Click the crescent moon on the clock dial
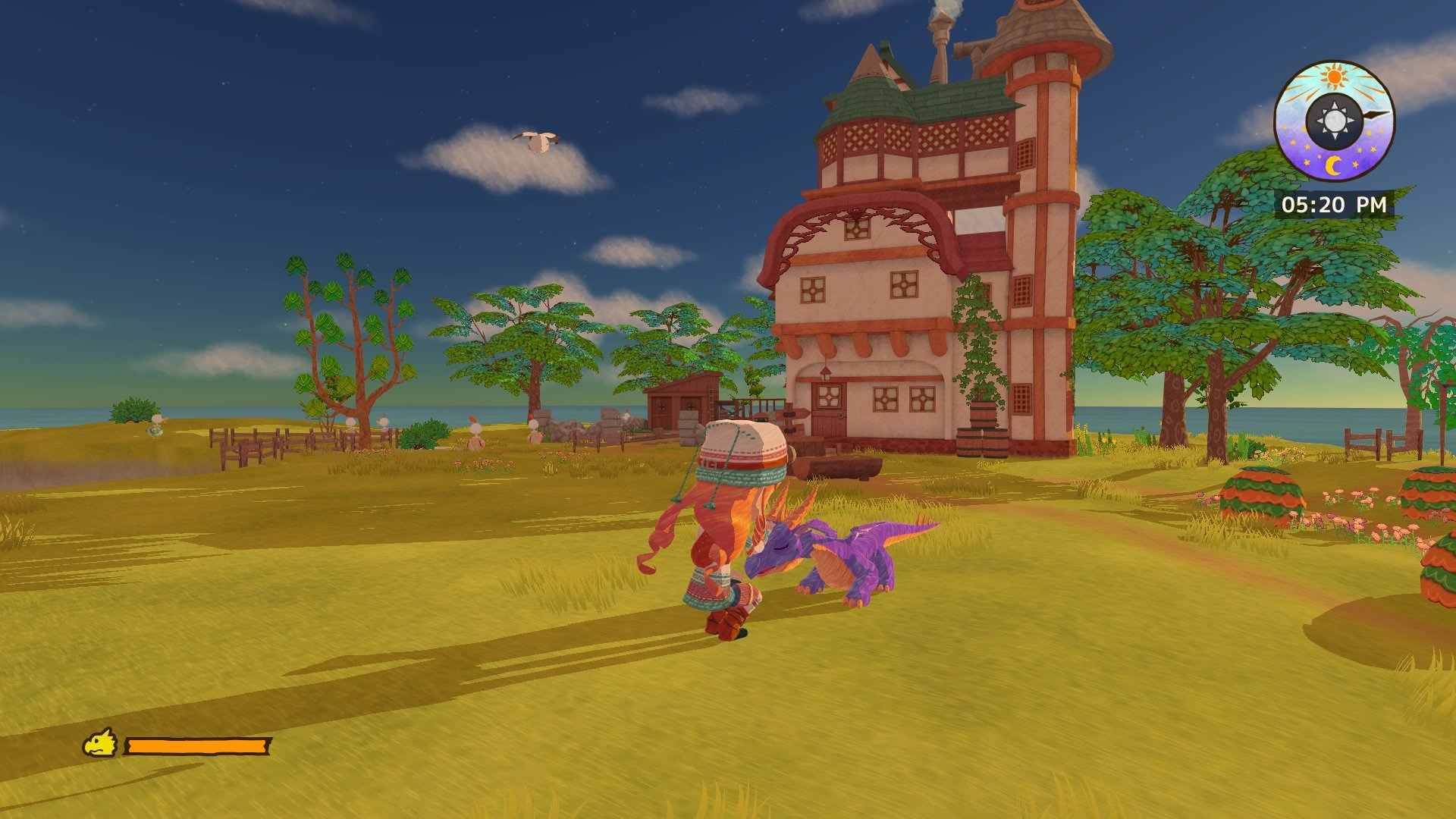 1335,165
